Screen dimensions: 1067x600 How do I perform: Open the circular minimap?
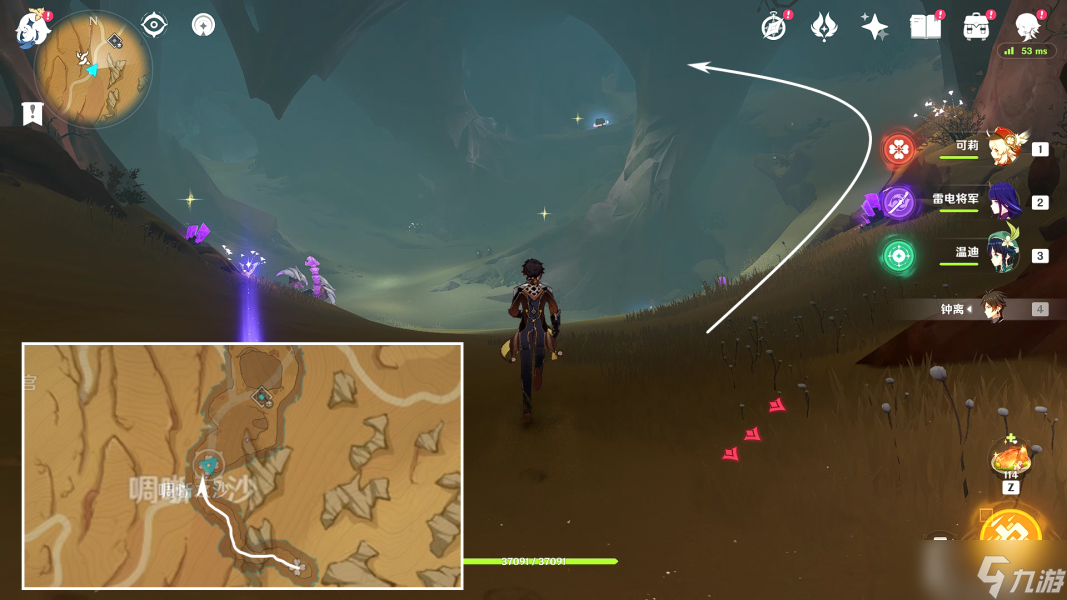click(x=93, y=69)
